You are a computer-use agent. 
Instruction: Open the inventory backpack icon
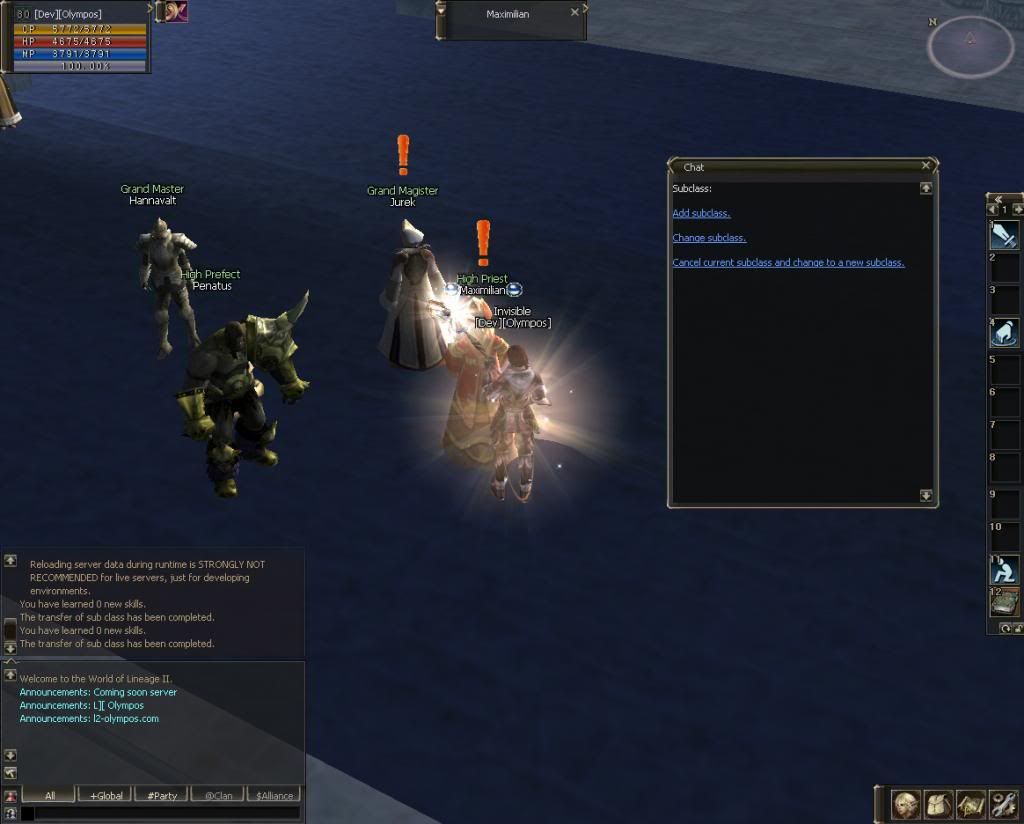[939, 804]
